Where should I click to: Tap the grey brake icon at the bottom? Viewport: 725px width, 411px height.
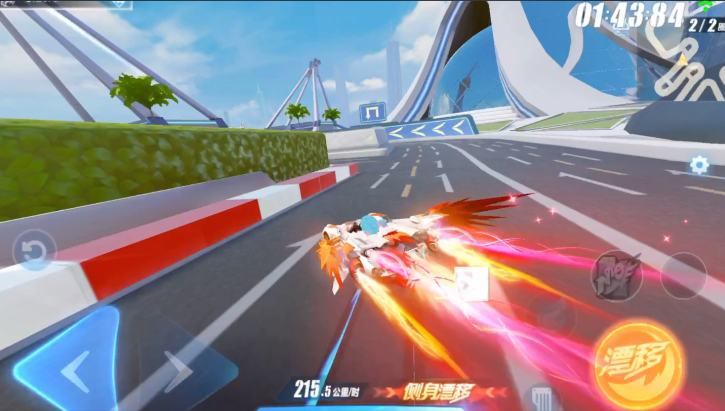pyautogui.click(x=541, y=397)
